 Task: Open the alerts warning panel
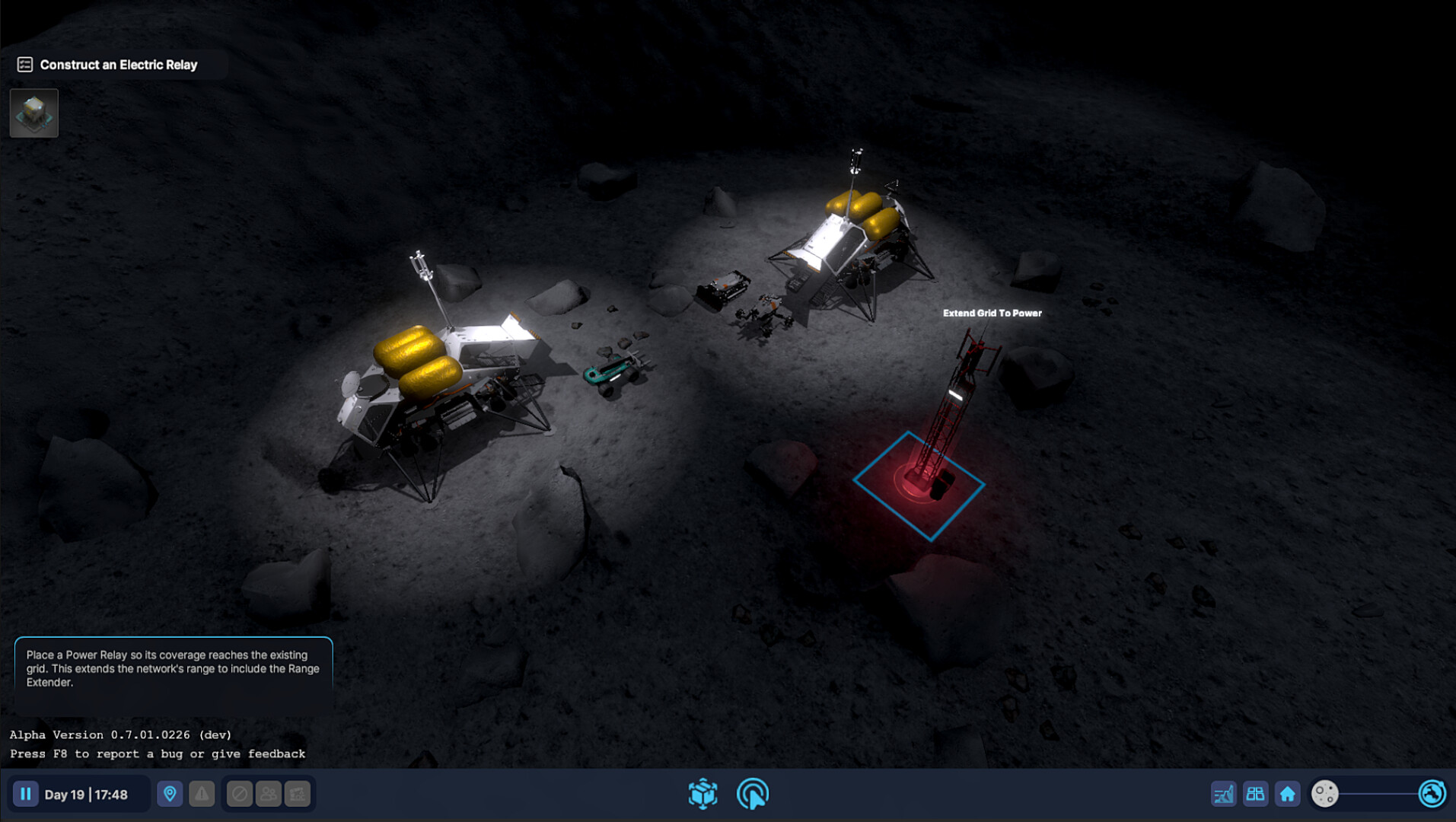coord(201,793)
